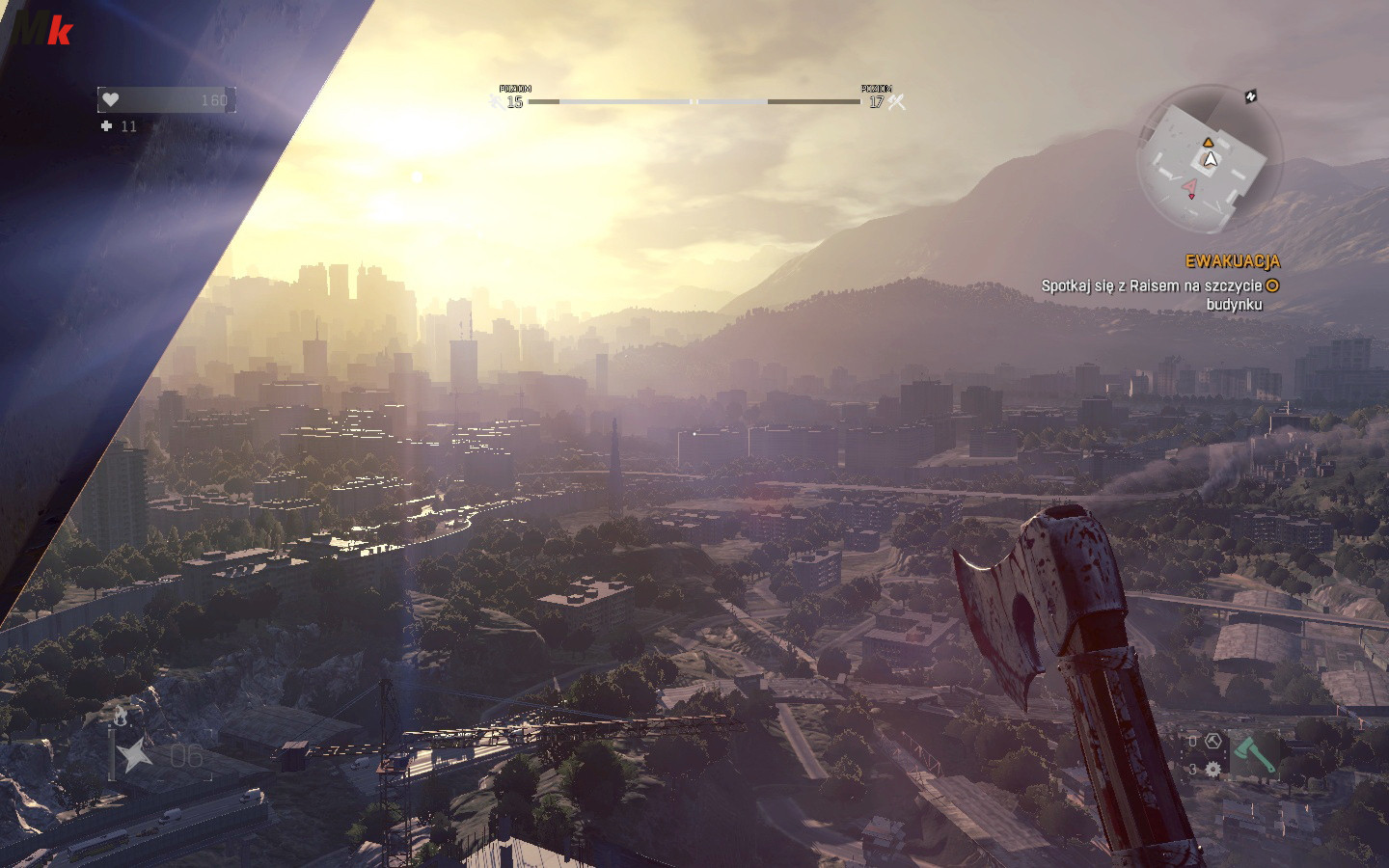The image size is (1389, 868).
Task: Click the equipped green axe weapon slot
Action: [x=1254, y=755]
